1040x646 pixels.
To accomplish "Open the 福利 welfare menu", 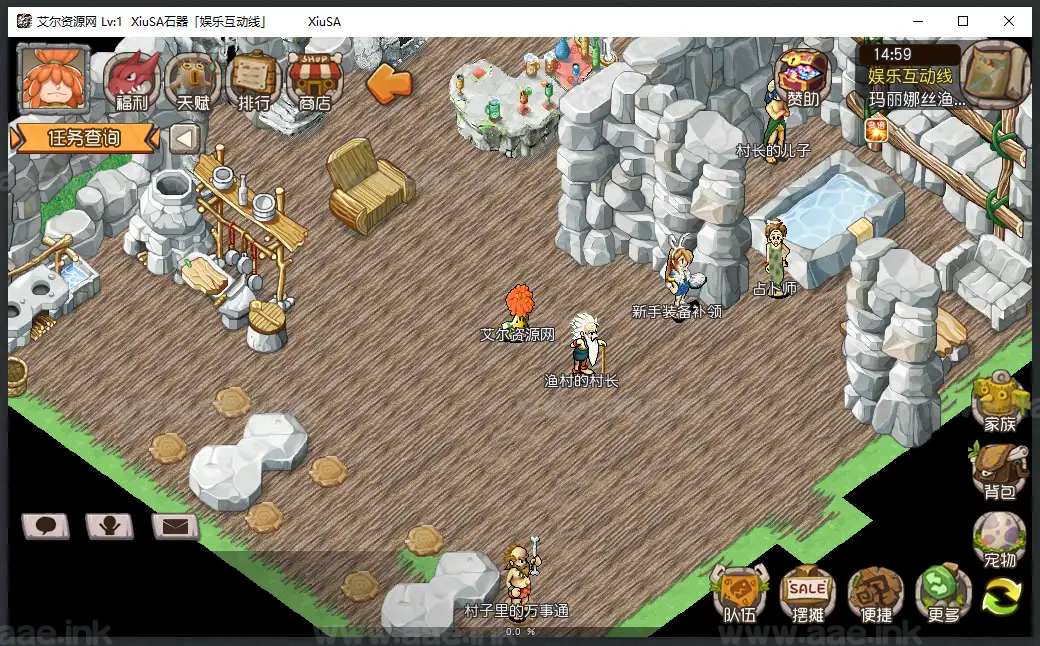I will [x=132, y=80].
